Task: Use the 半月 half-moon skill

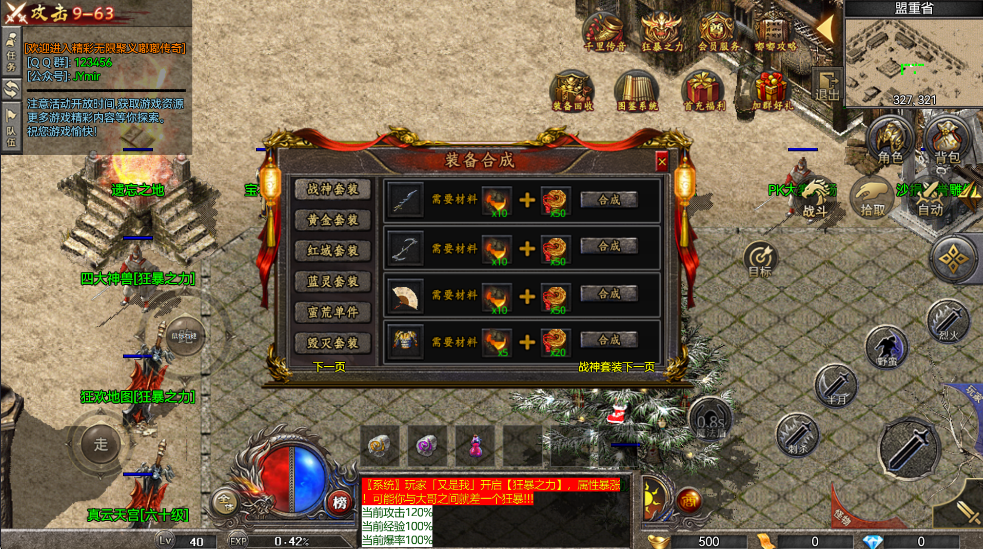Action: tap(834, 384)
